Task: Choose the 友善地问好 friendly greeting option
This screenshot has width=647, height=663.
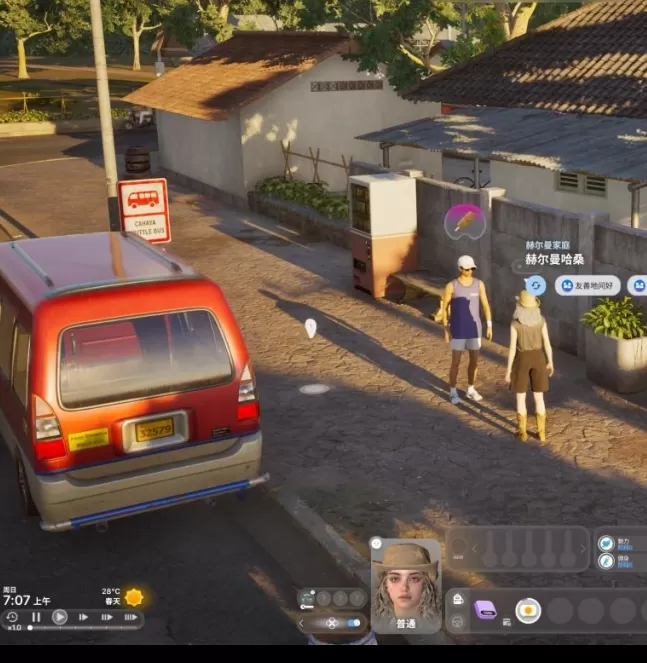Action: (x=587, y=285)
